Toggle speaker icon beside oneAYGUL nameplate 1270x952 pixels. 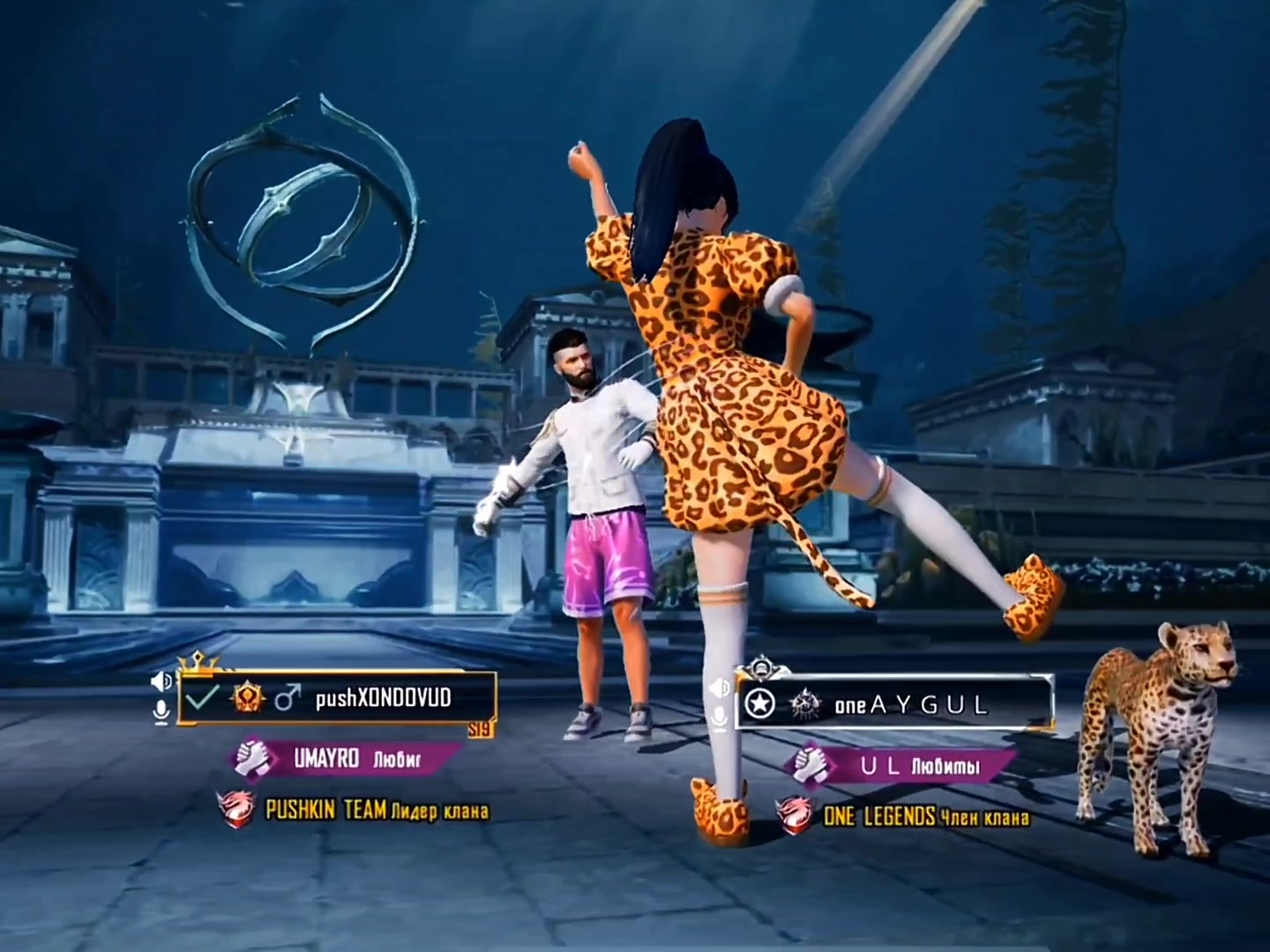(x=720, y=687)
